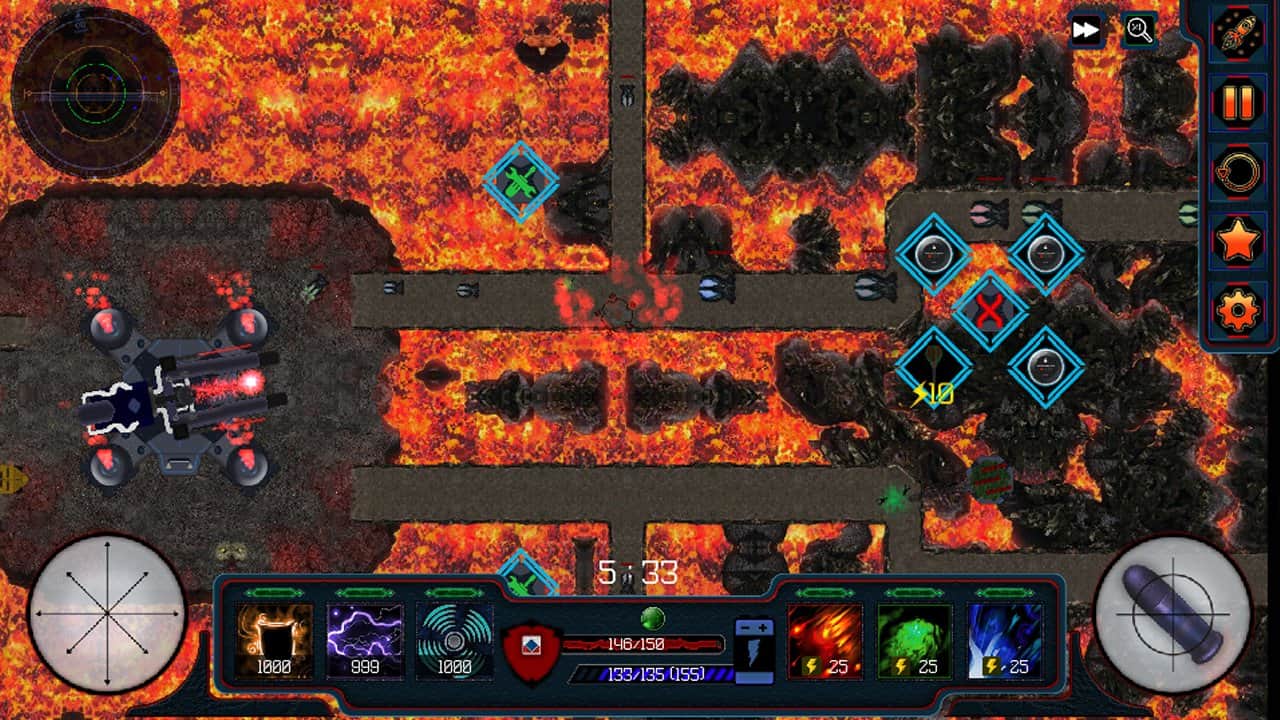Image resolution: width=1280 pixels, height=720 pixels.
Task: Click the circular radar minimap
Action: click(95, 93)
